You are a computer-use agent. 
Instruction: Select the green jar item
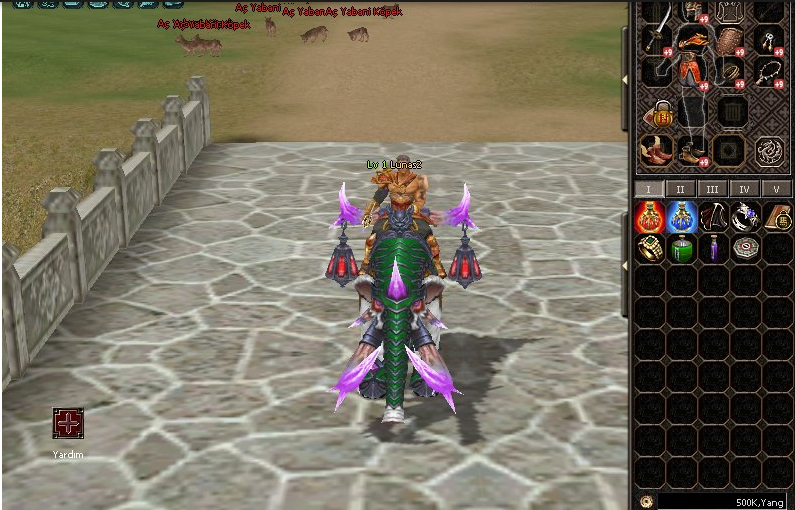pos(681,248)
